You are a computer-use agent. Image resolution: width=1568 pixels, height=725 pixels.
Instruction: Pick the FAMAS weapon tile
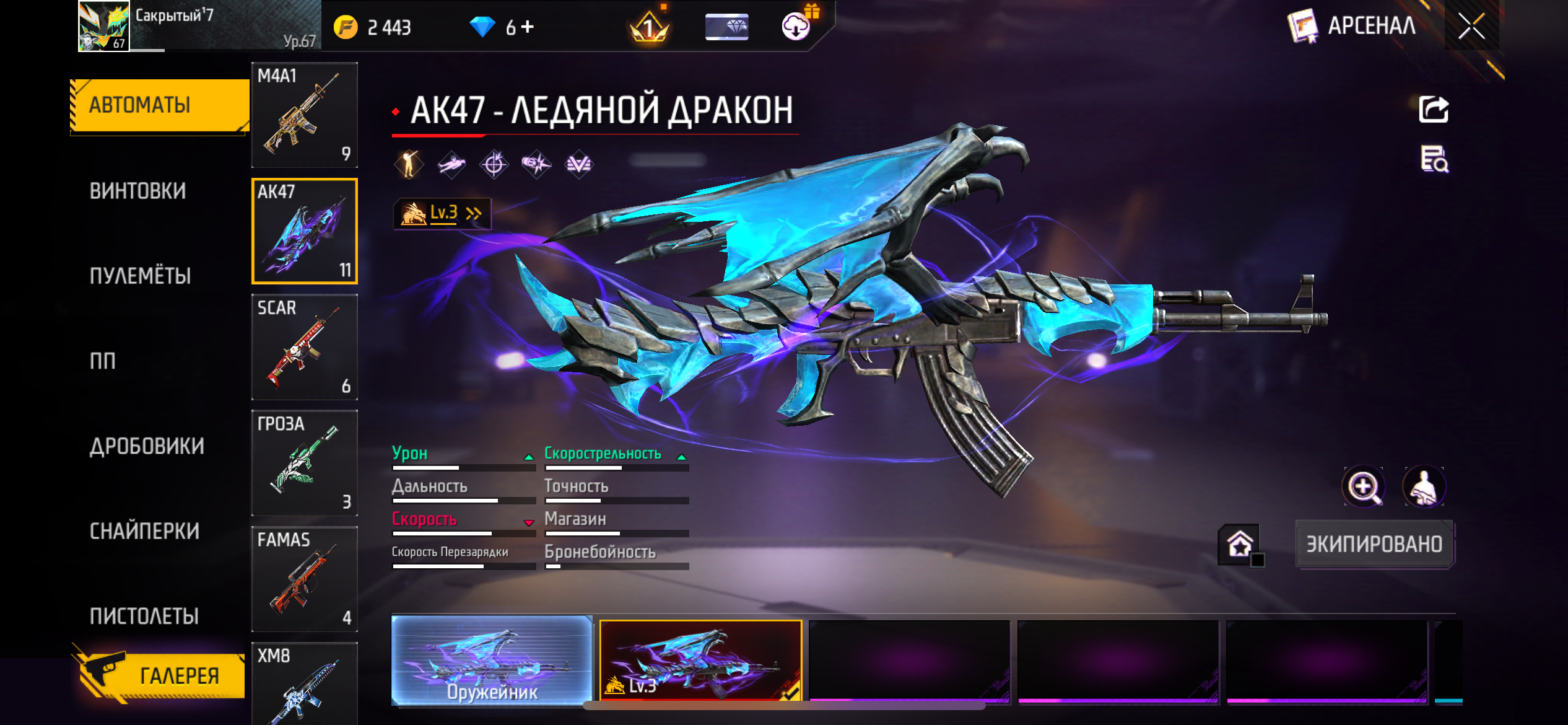(x=304, y=579)
